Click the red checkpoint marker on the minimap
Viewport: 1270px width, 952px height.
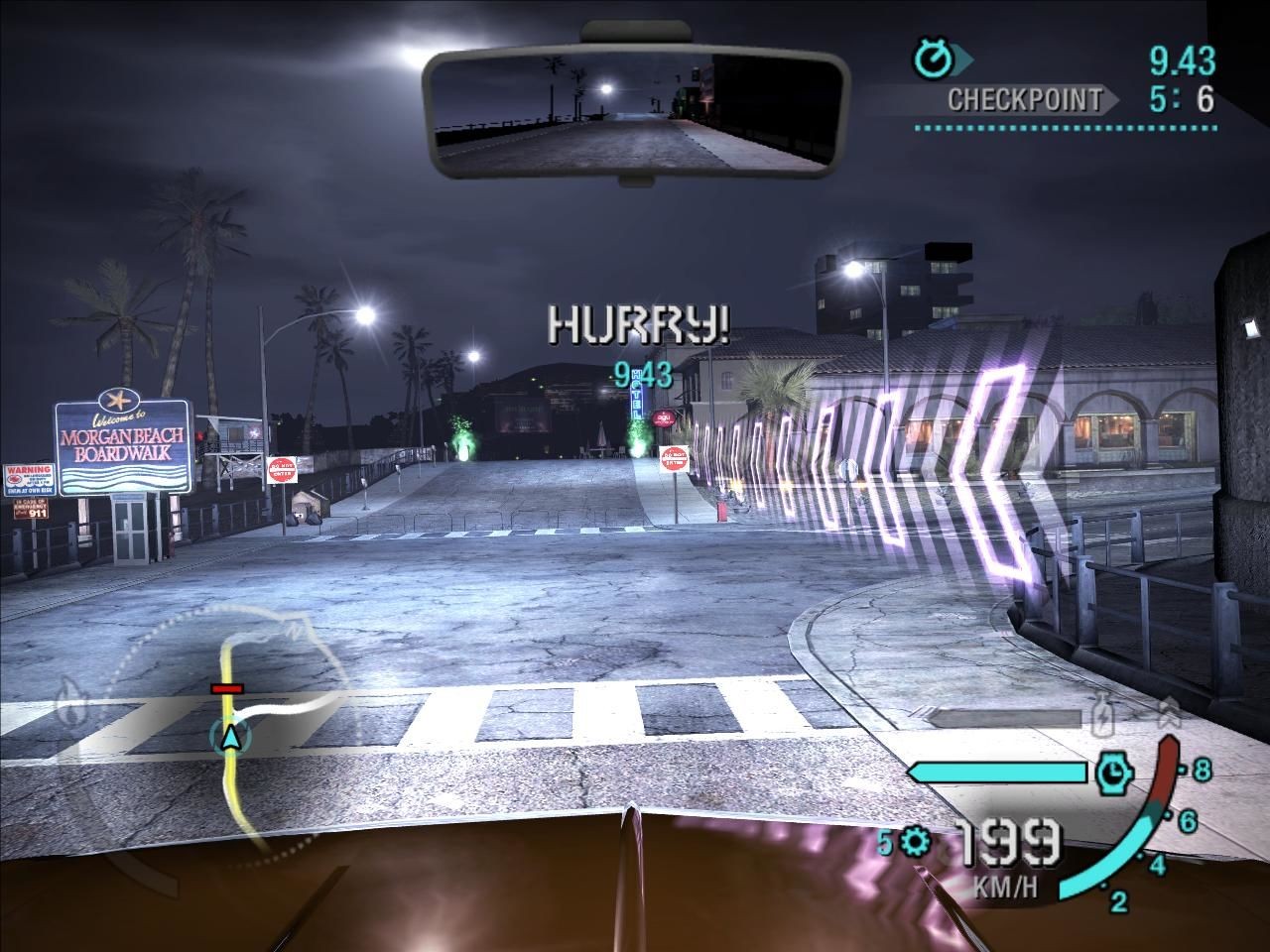(x=226, y=687)
